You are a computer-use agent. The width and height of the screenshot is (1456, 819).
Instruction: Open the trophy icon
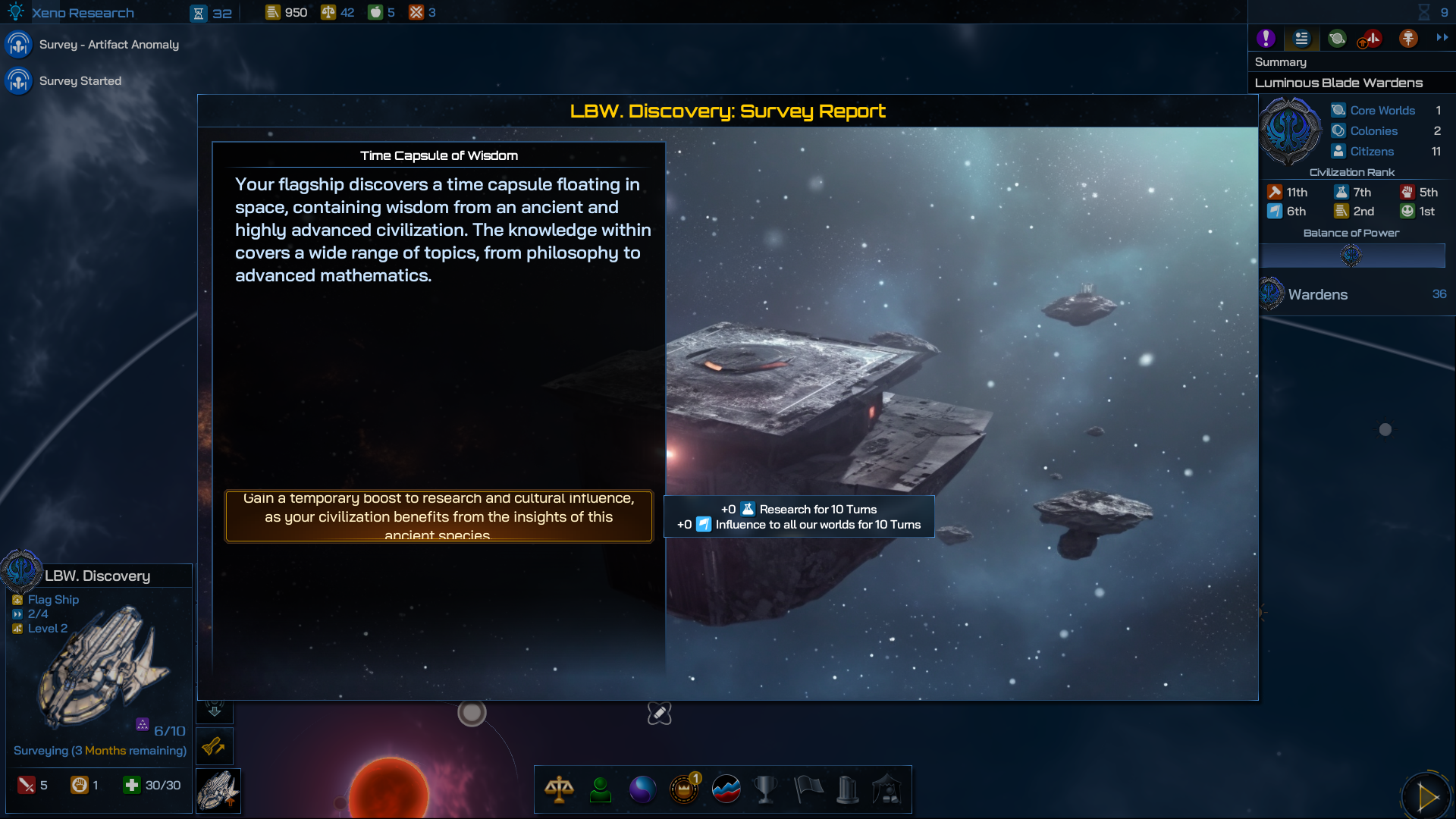tap(766, 789)
